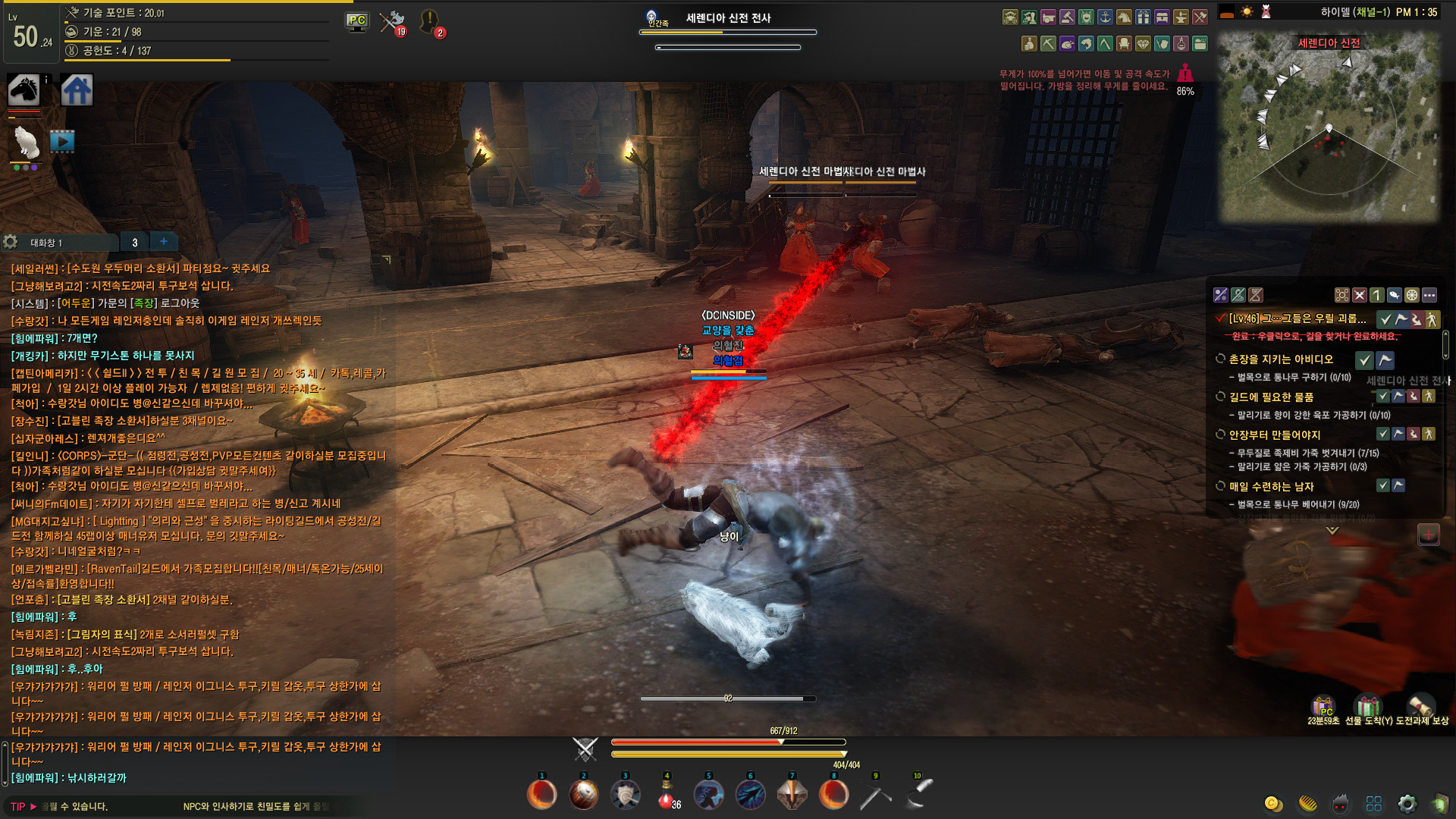Toggle the fishing quest filter icon
The width and height of the screenshot is (1456, 819).
pyautogui.click(x=1394, y=295)
